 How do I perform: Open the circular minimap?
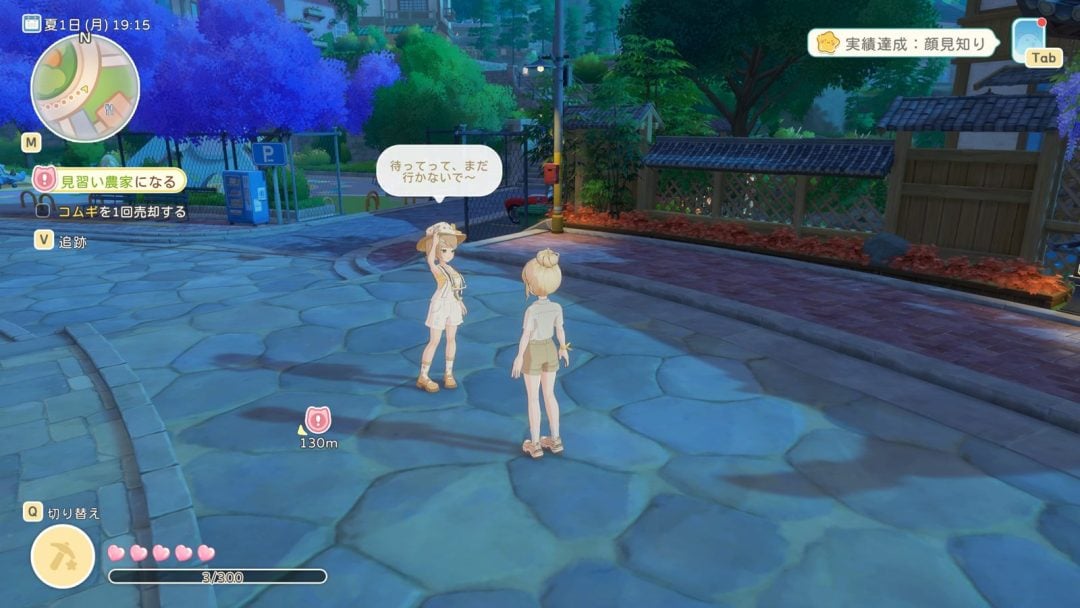(x=84, y=88)
